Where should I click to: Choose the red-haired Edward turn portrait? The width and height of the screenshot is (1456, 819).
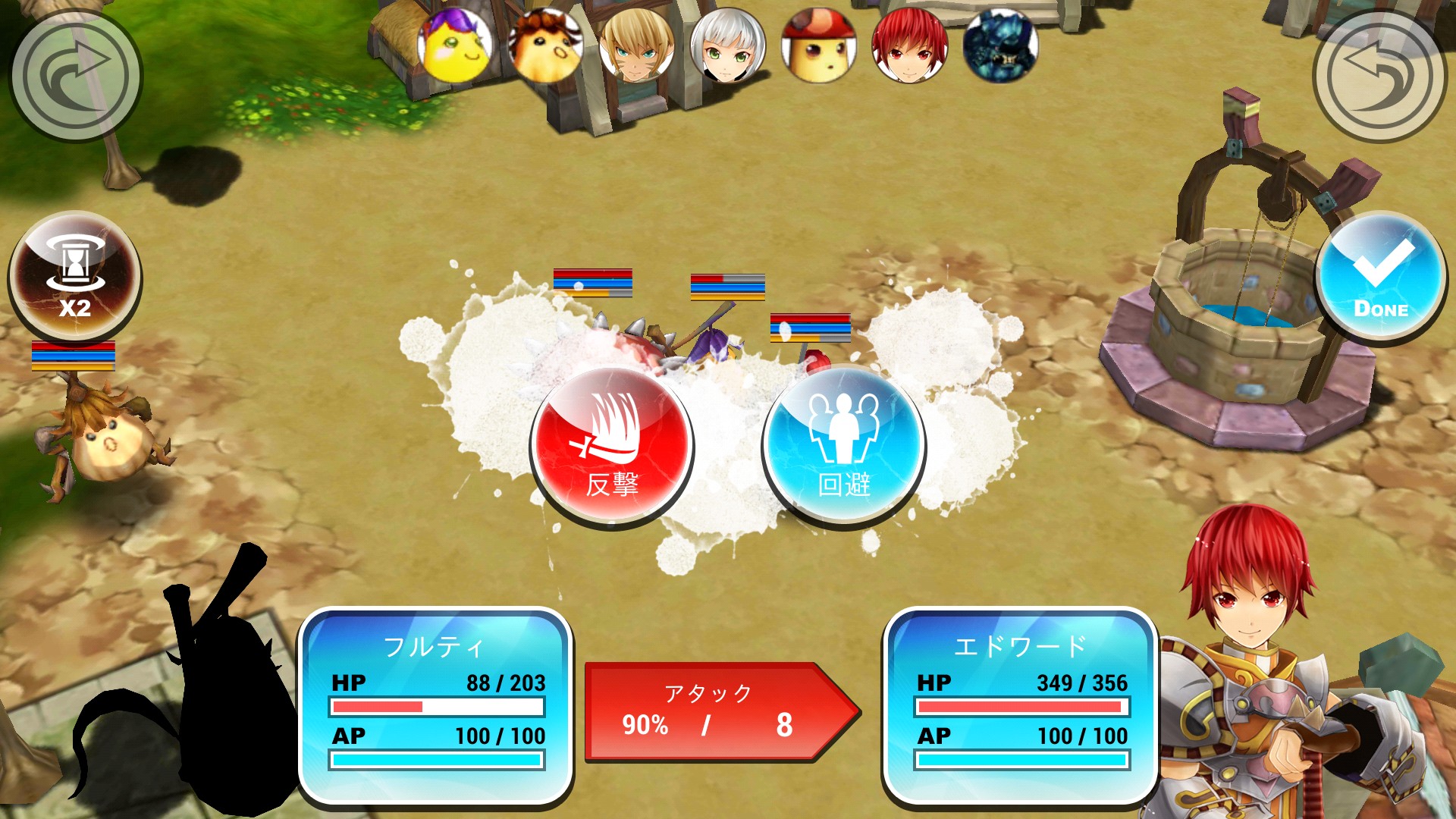910,45
